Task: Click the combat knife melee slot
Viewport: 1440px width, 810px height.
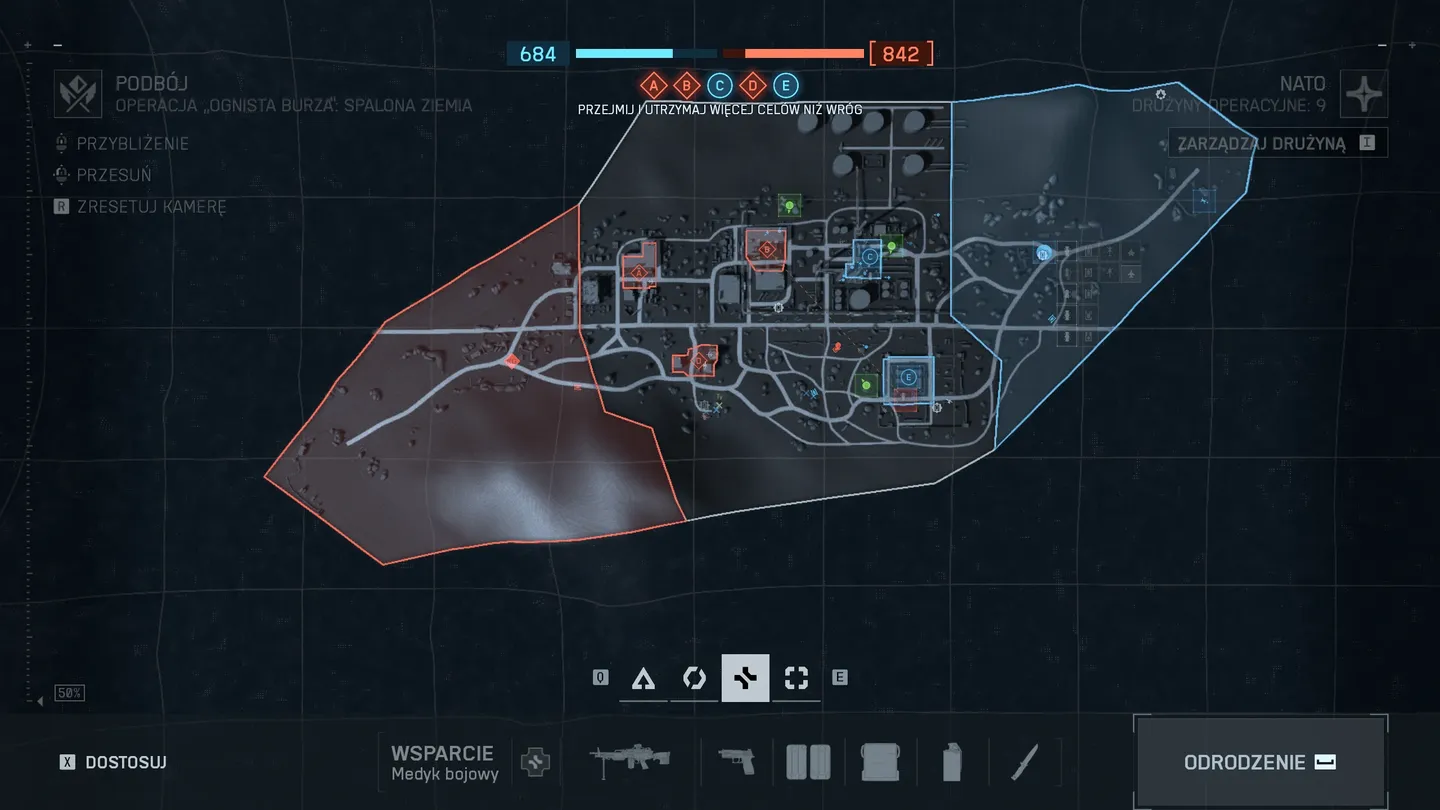Action: 1024,762
